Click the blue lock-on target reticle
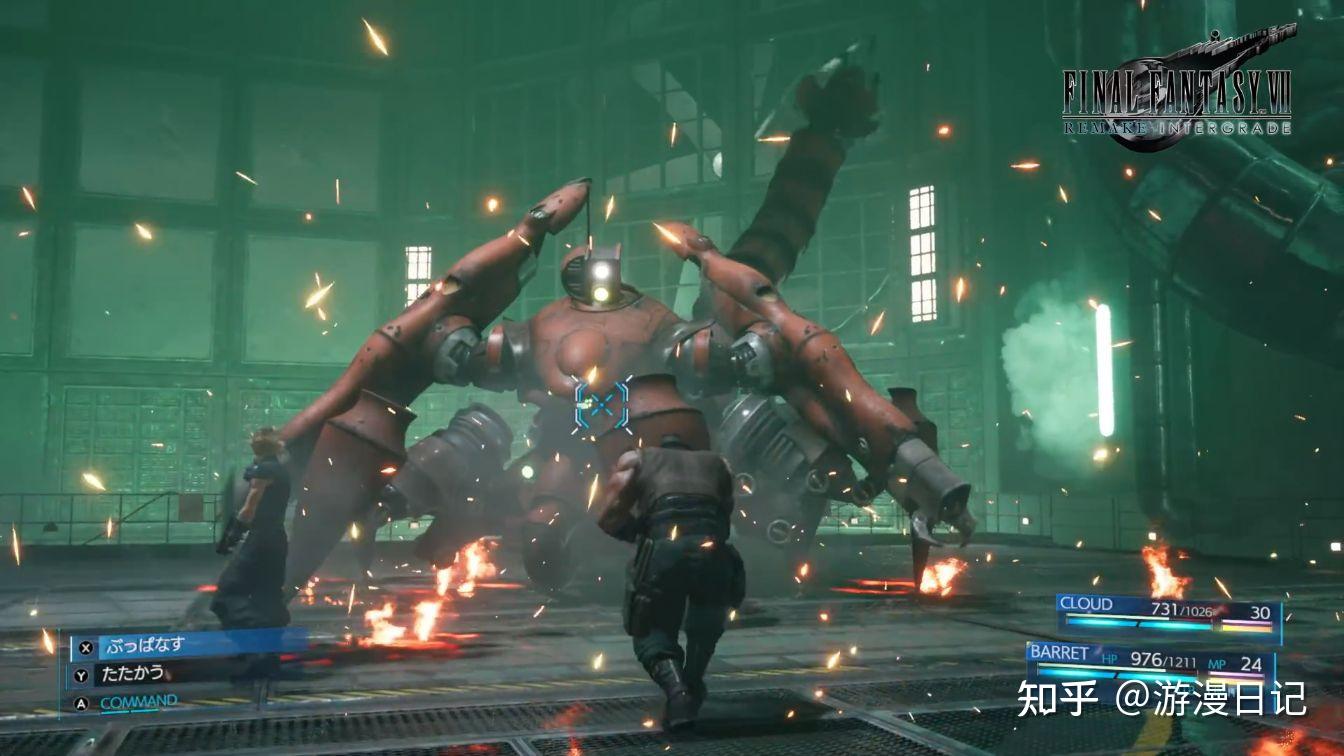This screenshot has width=1344, height=756. [602, 404]
